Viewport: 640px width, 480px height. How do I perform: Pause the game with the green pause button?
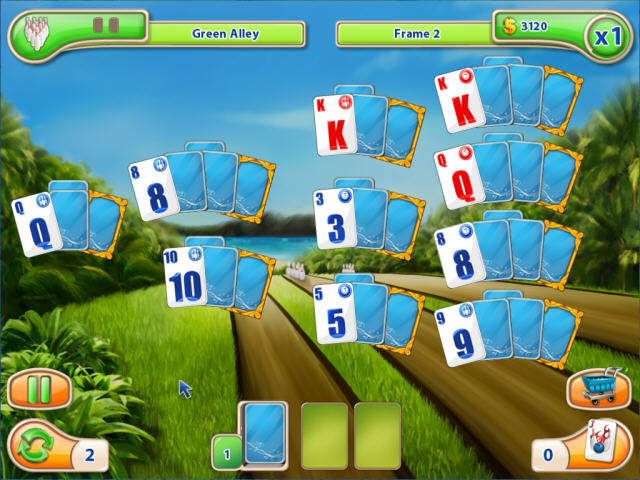click(39, 389)
